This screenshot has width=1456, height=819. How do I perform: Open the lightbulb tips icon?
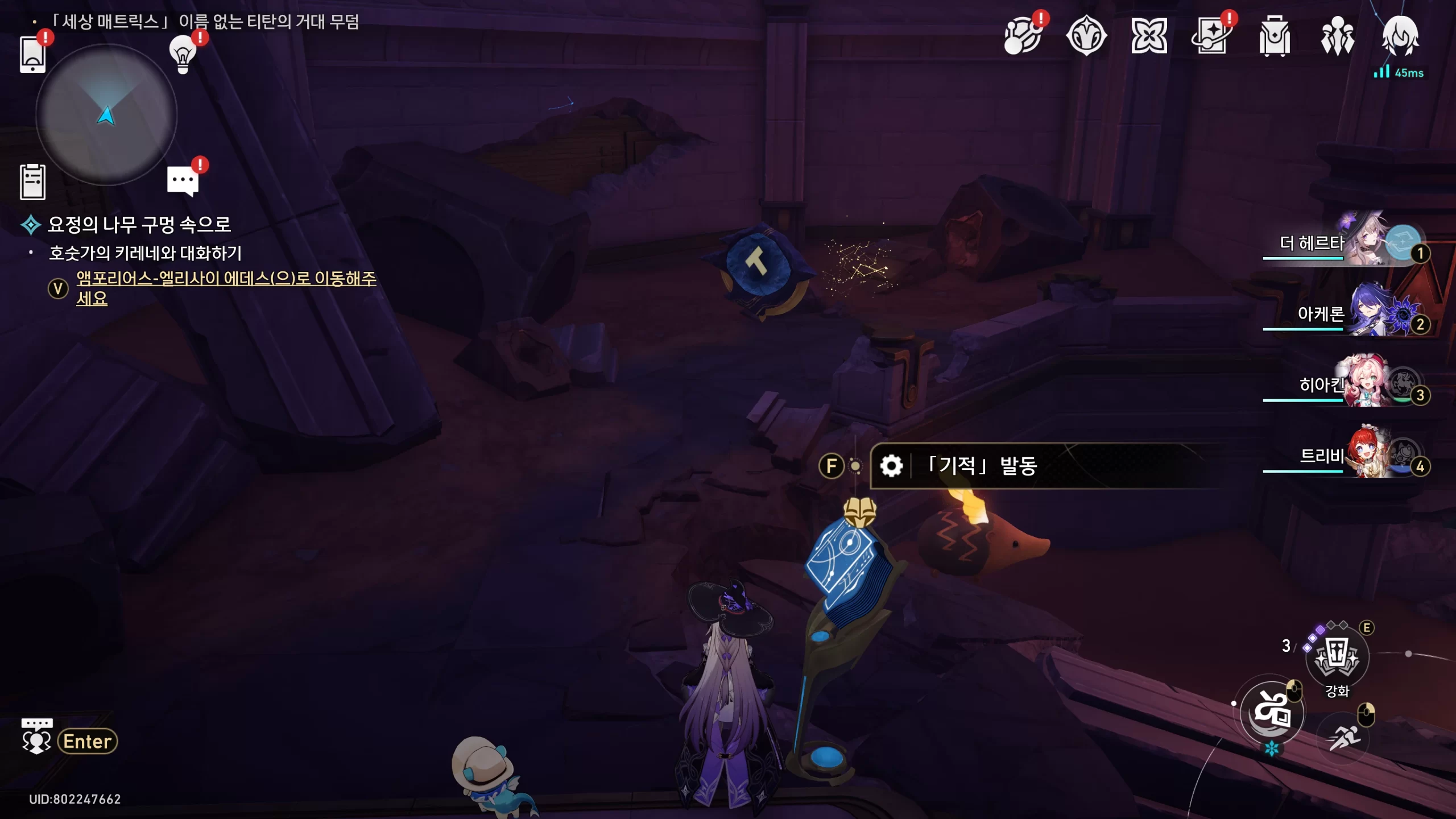183,54
